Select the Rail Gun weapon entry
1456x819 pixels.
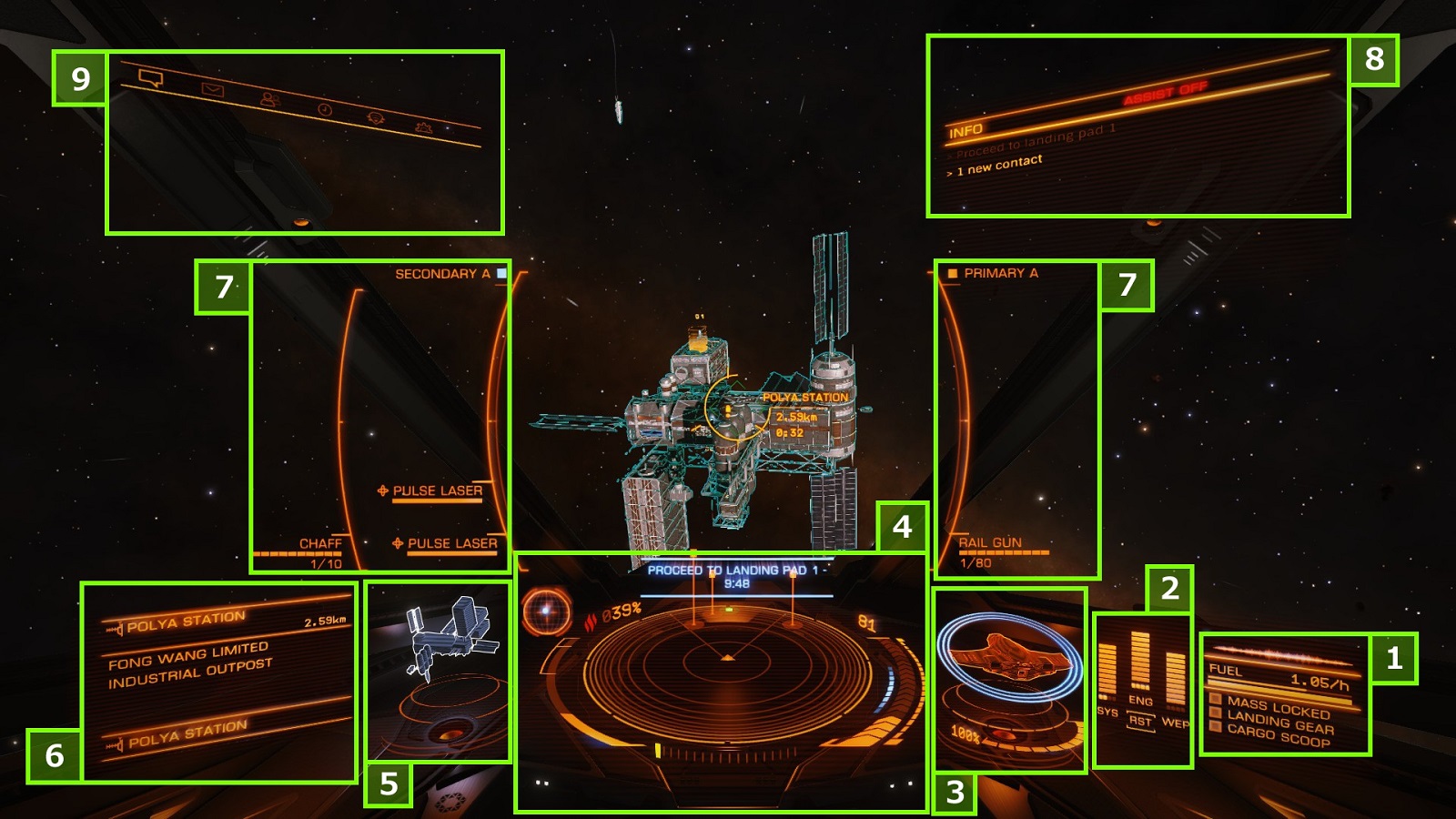(x=990, y=542)
